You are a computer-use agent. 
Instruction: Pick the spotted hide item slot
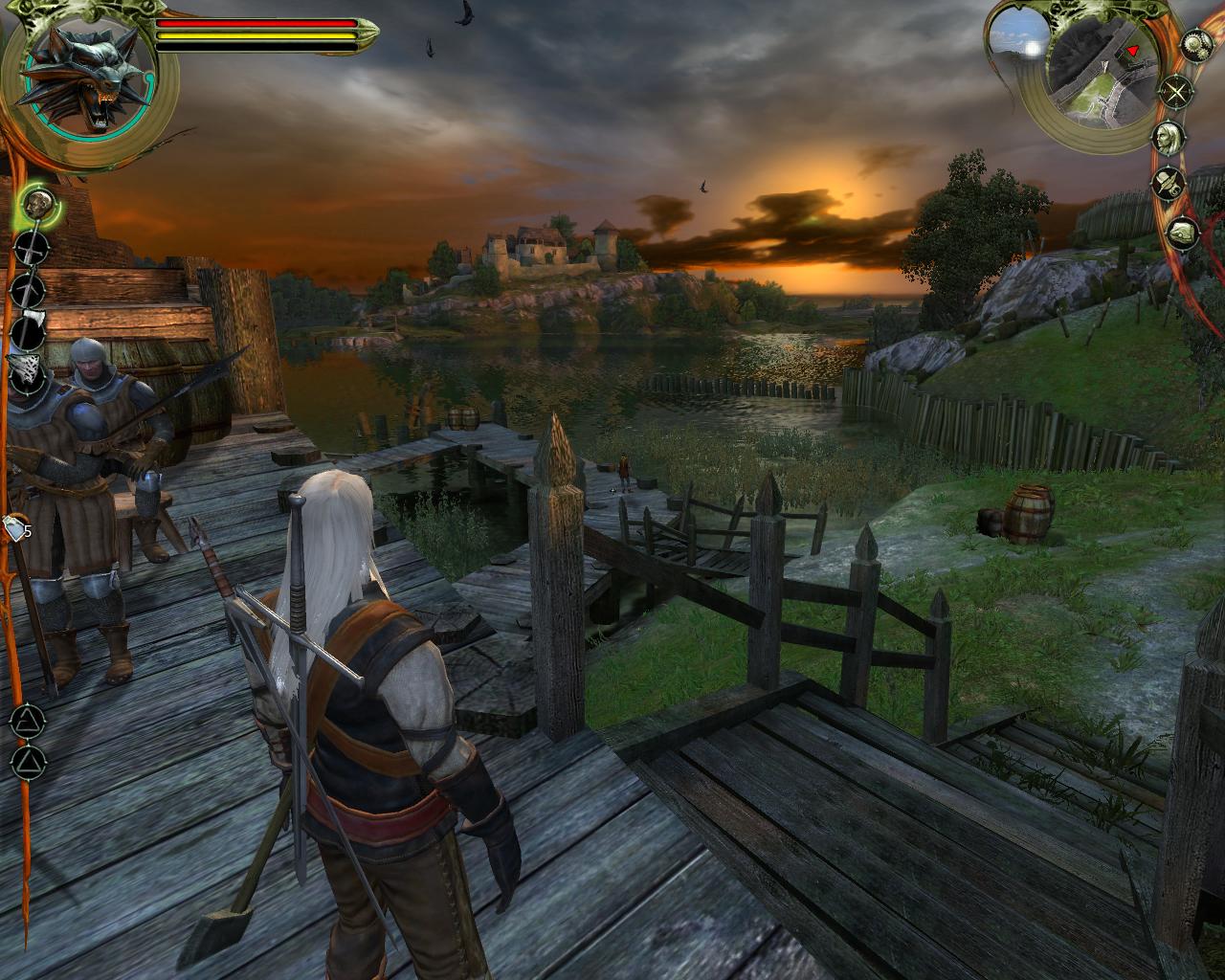28,371
